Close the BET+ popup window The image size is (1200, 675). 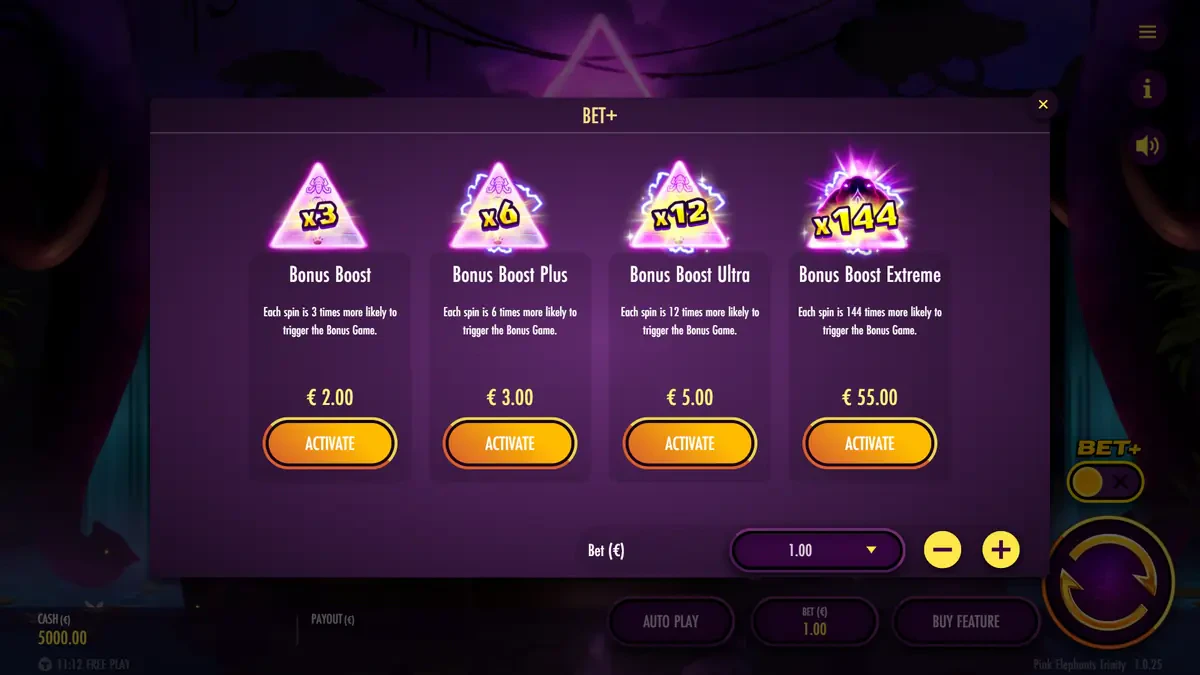tap(1043, 104)
